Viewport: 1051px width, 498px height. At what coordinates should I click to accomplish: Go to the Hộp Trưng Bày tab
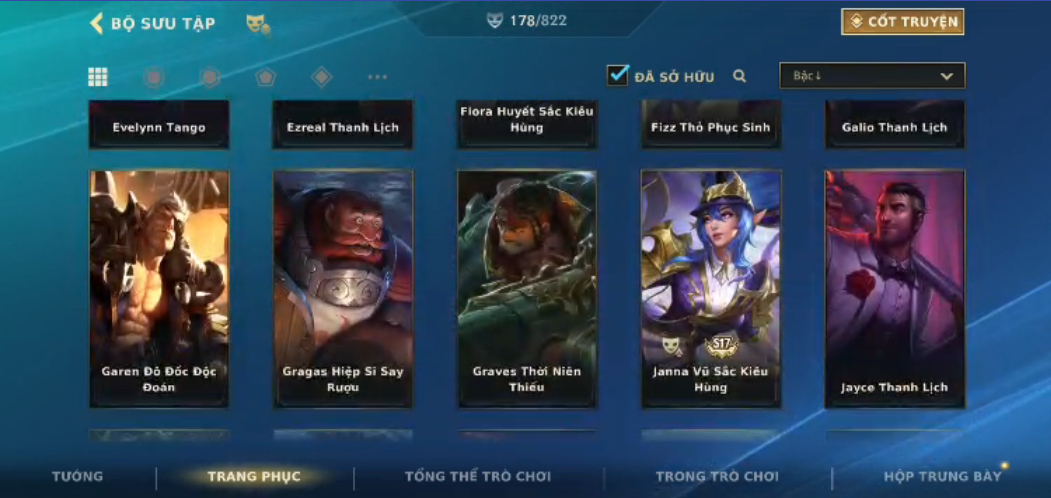pyautogui.click(x=942, y=476)
